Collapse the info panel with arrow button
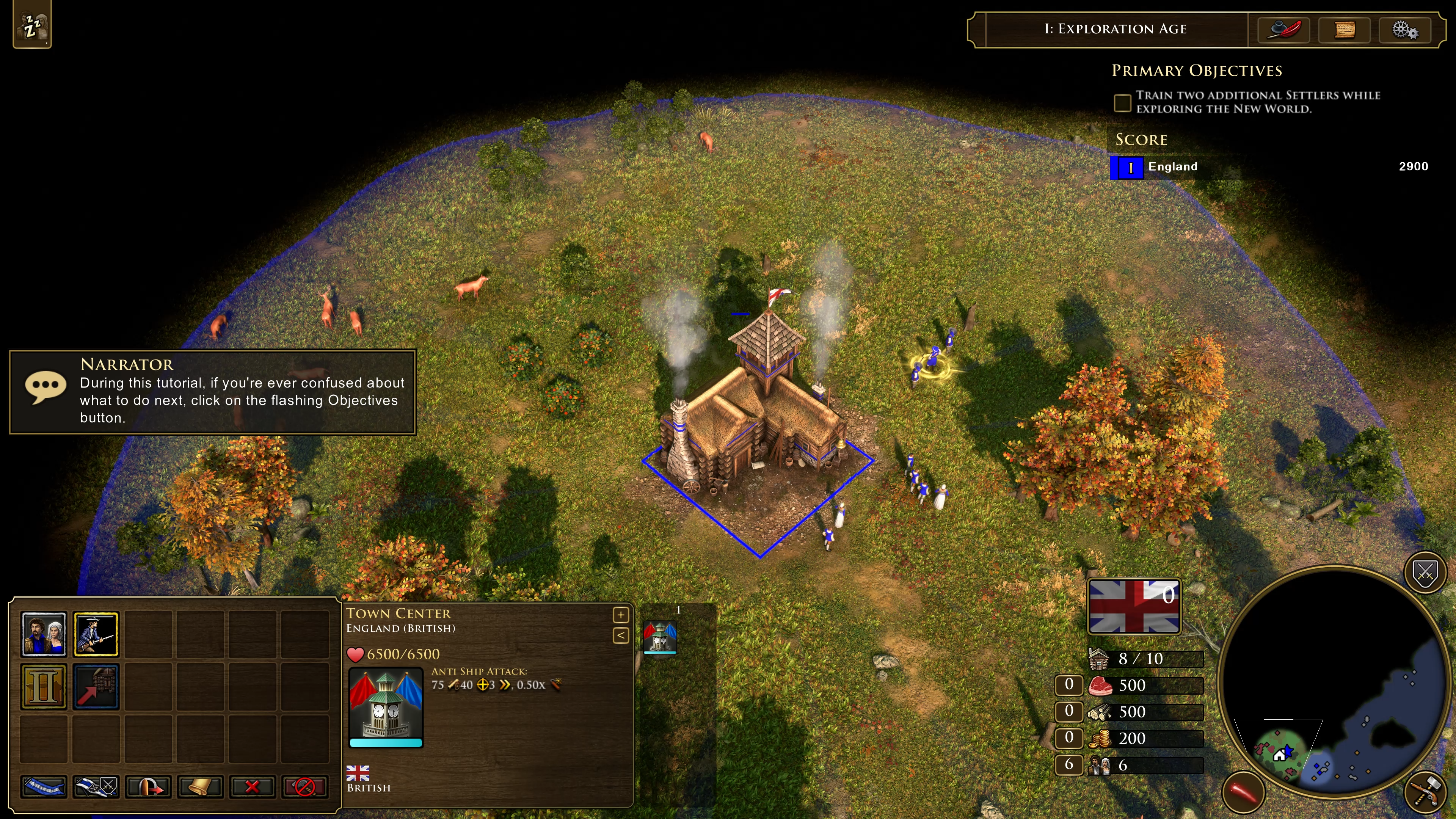The width and height of the screenshot is (1456, 819). tap(621, 635)
